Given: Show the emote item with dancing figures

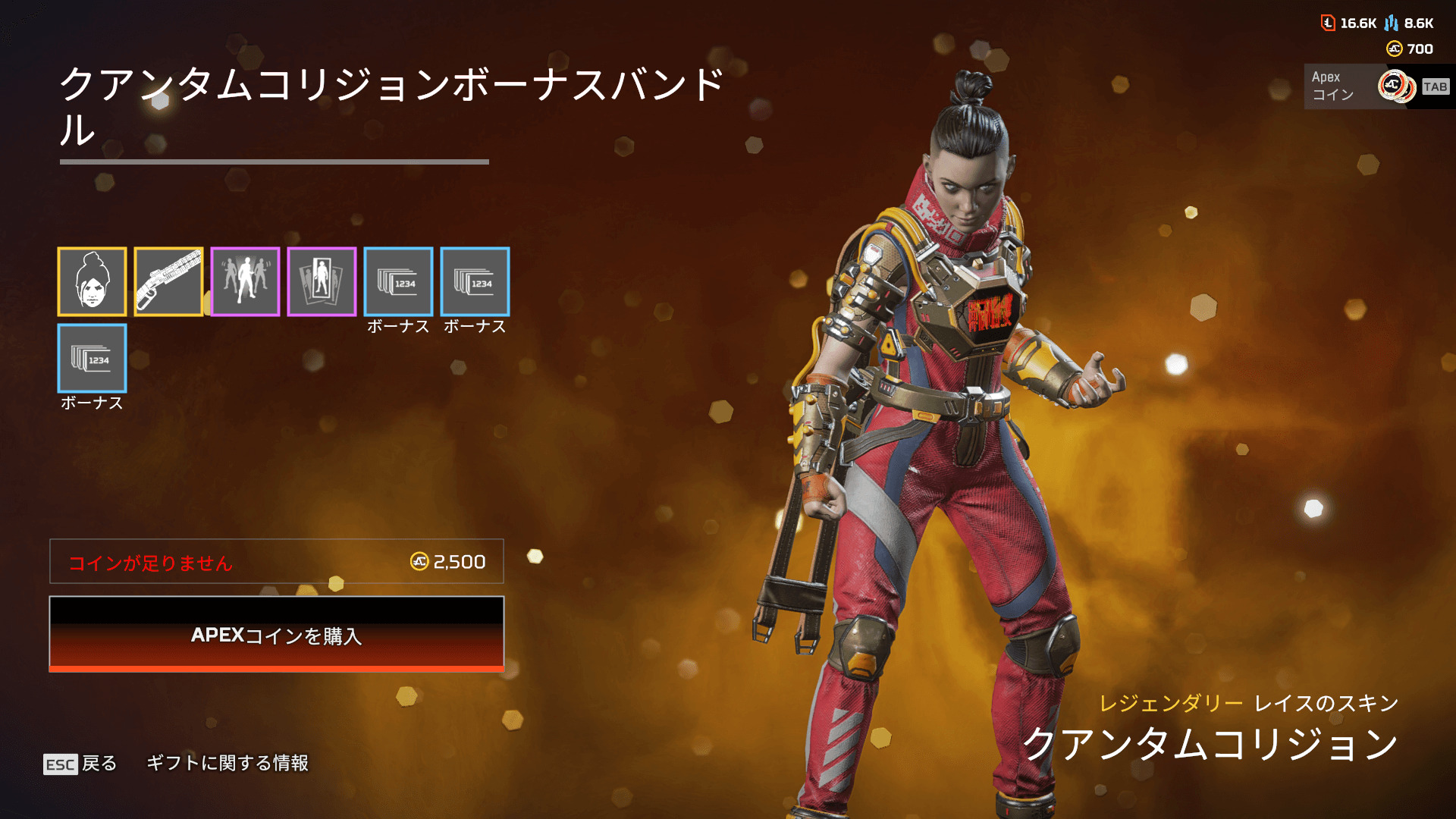Looking at the screenshot, I should click(x=245, y=281).
